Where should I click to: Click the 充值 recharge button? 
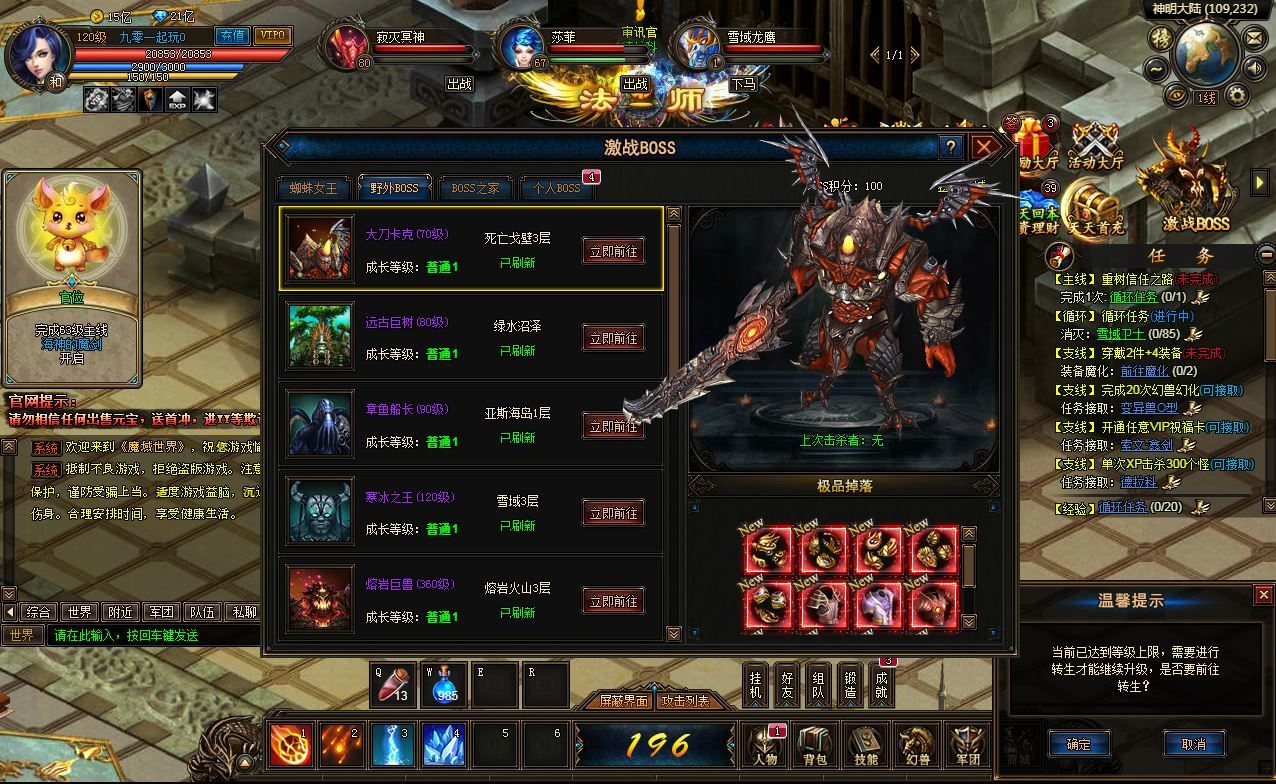(232, 36)
